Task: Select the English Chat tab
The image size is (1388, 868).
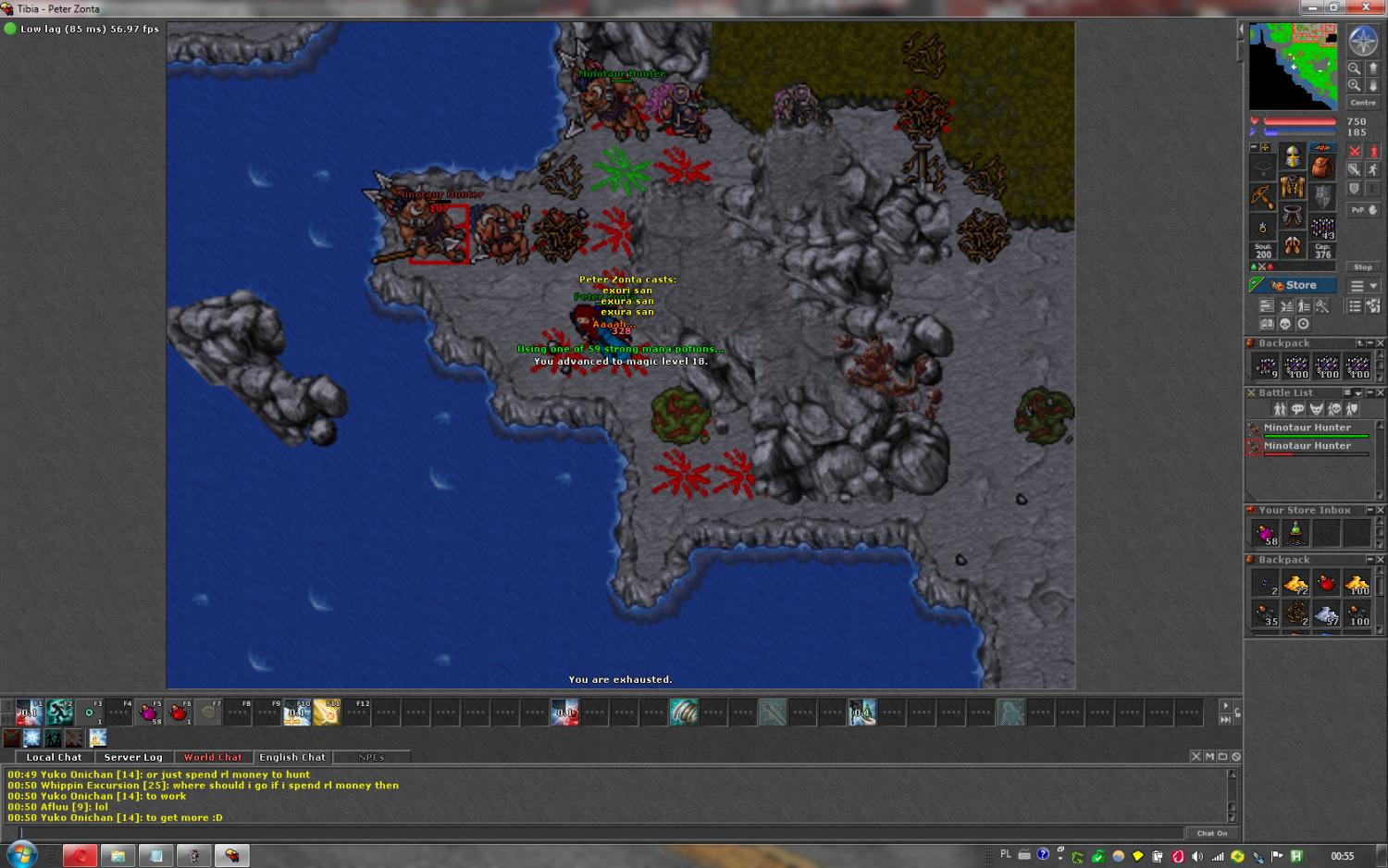Action: point(292,757)
